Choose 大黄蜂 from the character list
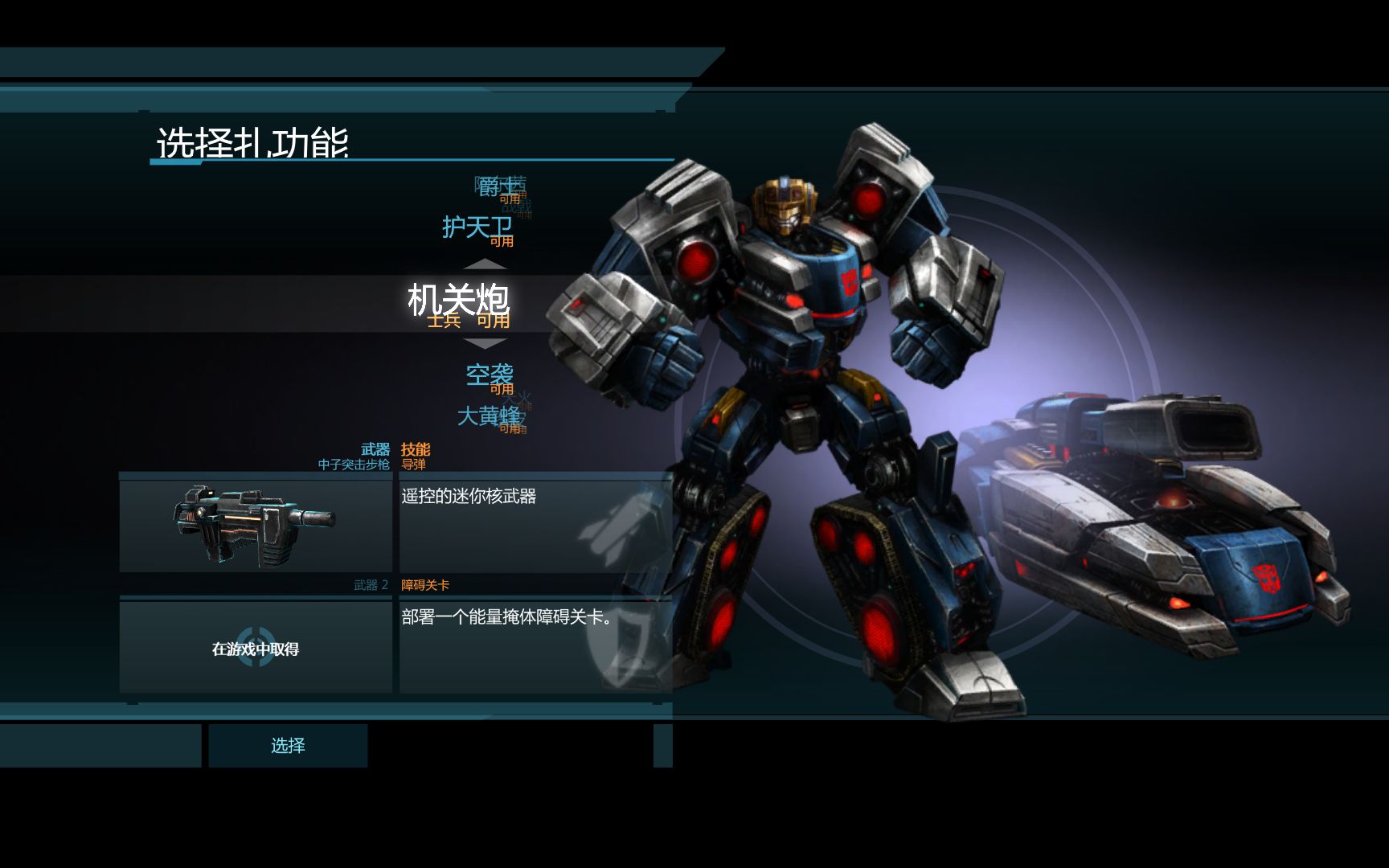This screenshot has width=1389, height=868. (x=488, y=416)
